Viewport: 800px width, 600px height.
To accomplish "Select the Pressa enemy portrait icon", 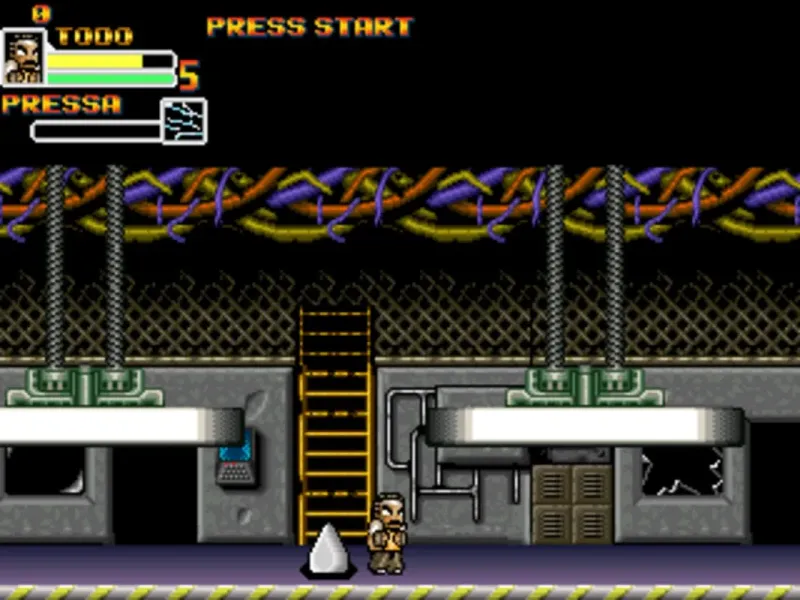I will coord(184,121).
